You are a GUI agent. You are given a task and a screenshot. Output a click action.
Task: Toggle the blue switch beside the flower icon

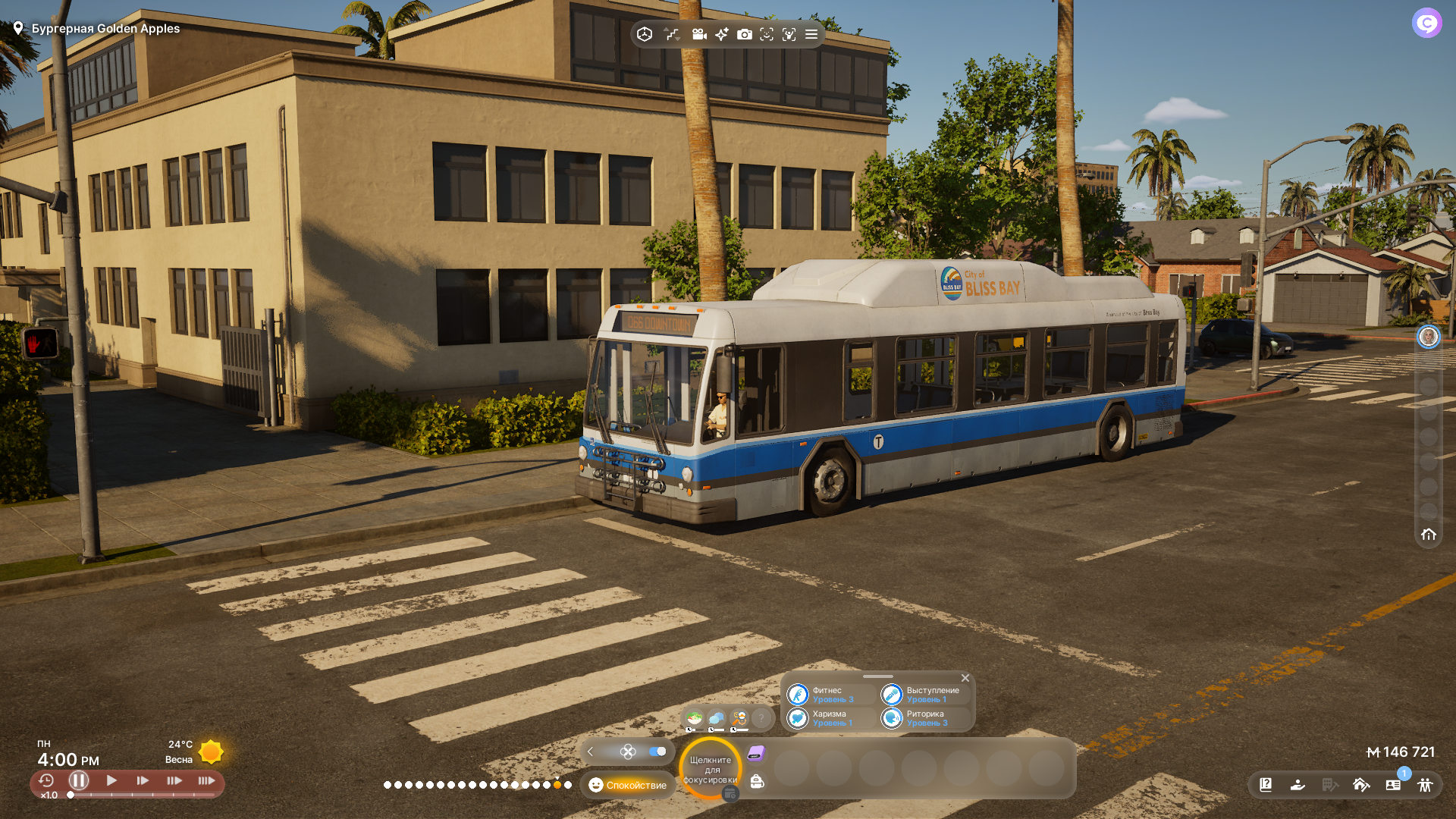657,752
